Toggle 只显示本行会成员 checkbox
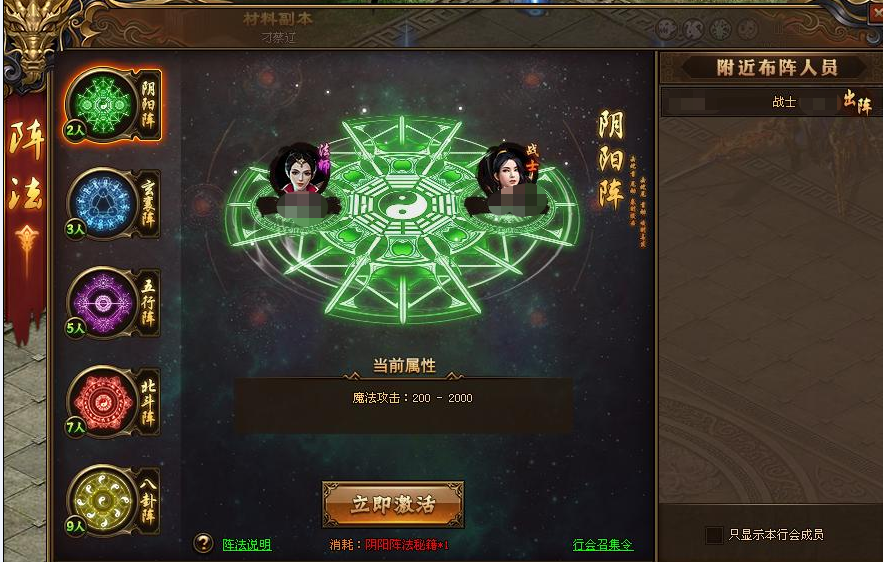 [714, 535]
